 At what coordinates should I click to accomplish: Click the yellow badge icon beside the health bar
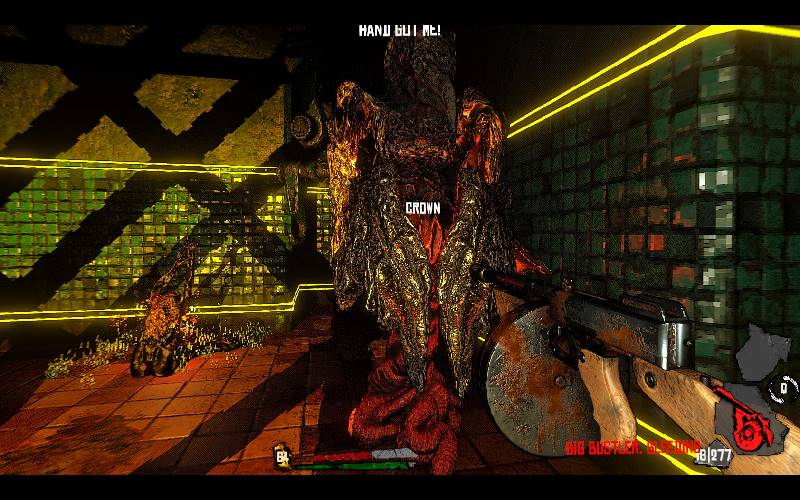[282, 458]
